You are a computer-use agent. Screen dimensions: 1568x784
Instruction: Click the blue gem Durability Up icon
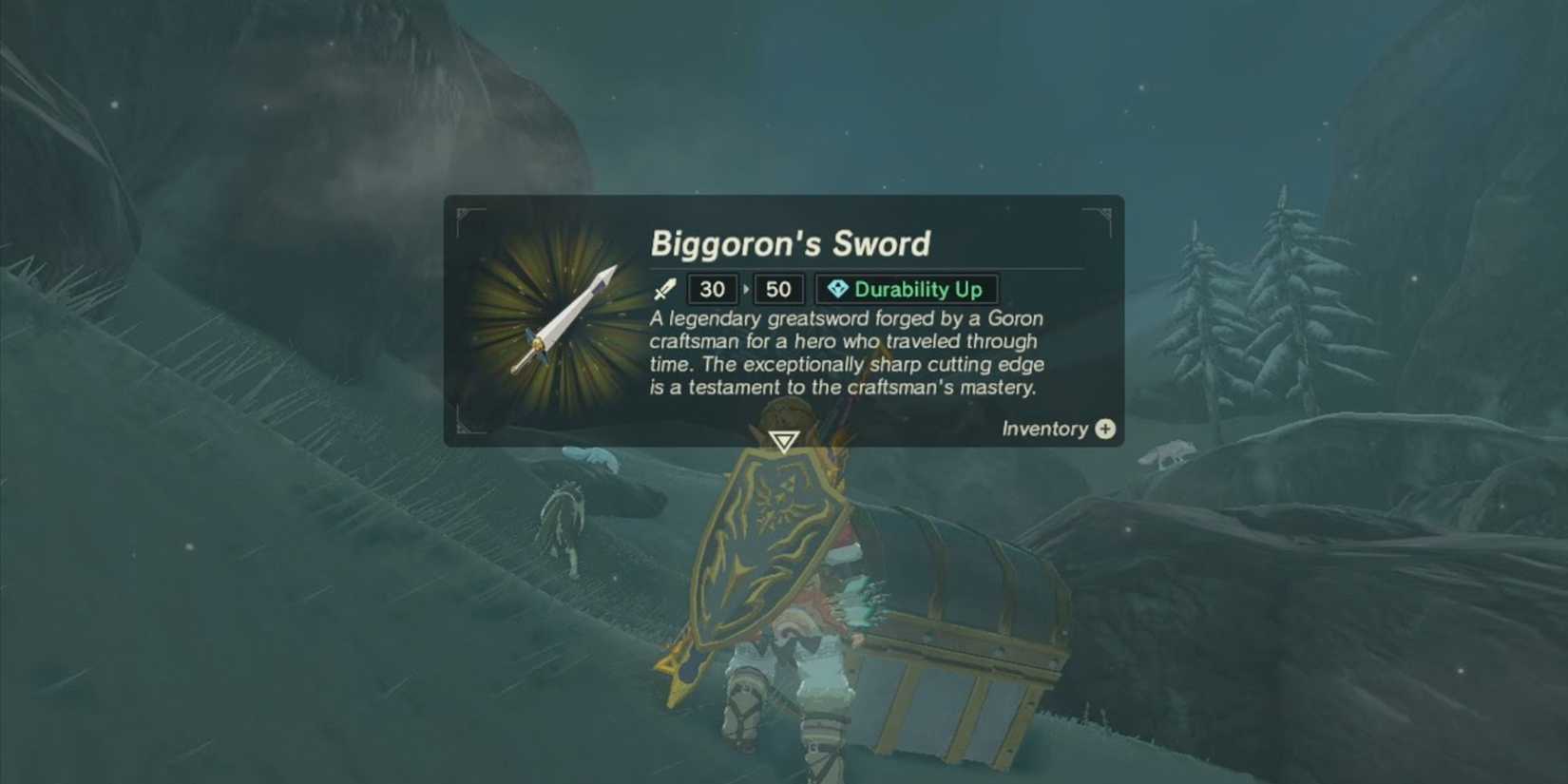coord(840,290)
